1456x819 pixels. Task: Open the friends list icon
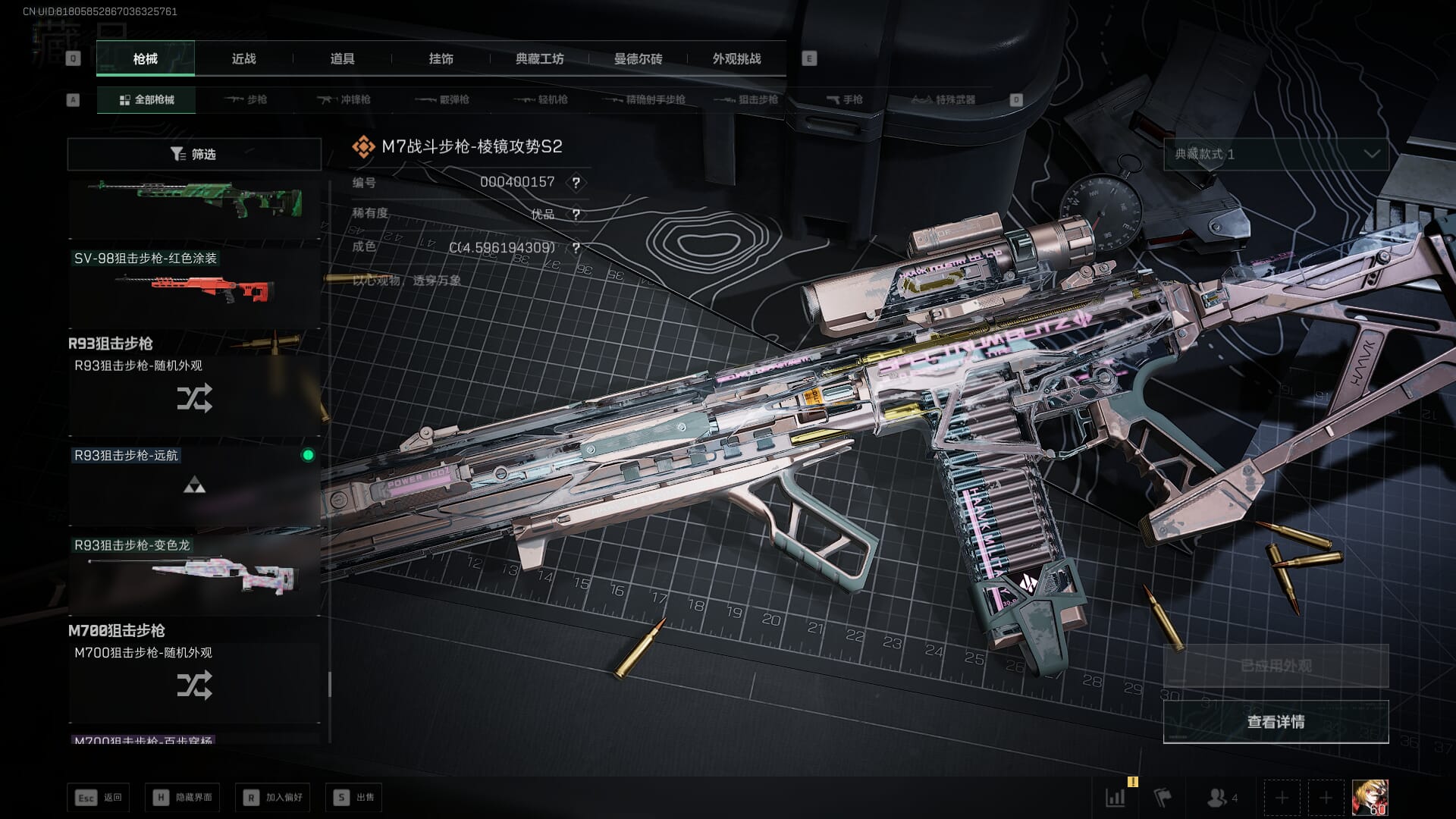click(1221, 797)
